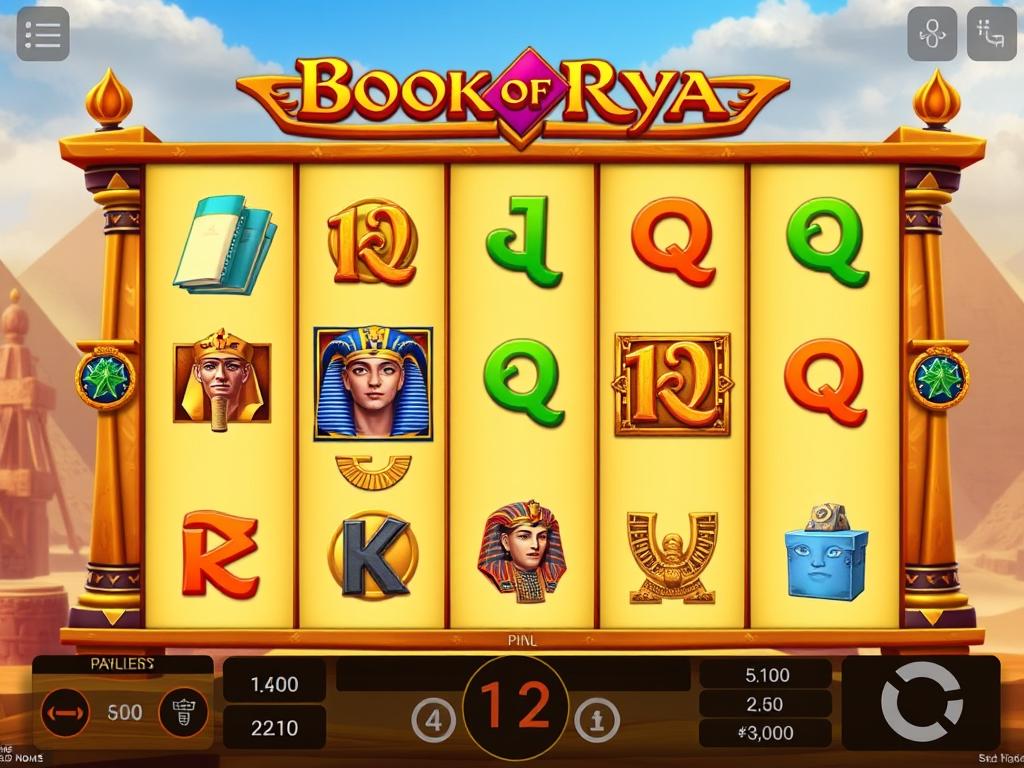The image size is (1024, 768).
Task: Click the round button marked 1
Action: click(597, 720)
